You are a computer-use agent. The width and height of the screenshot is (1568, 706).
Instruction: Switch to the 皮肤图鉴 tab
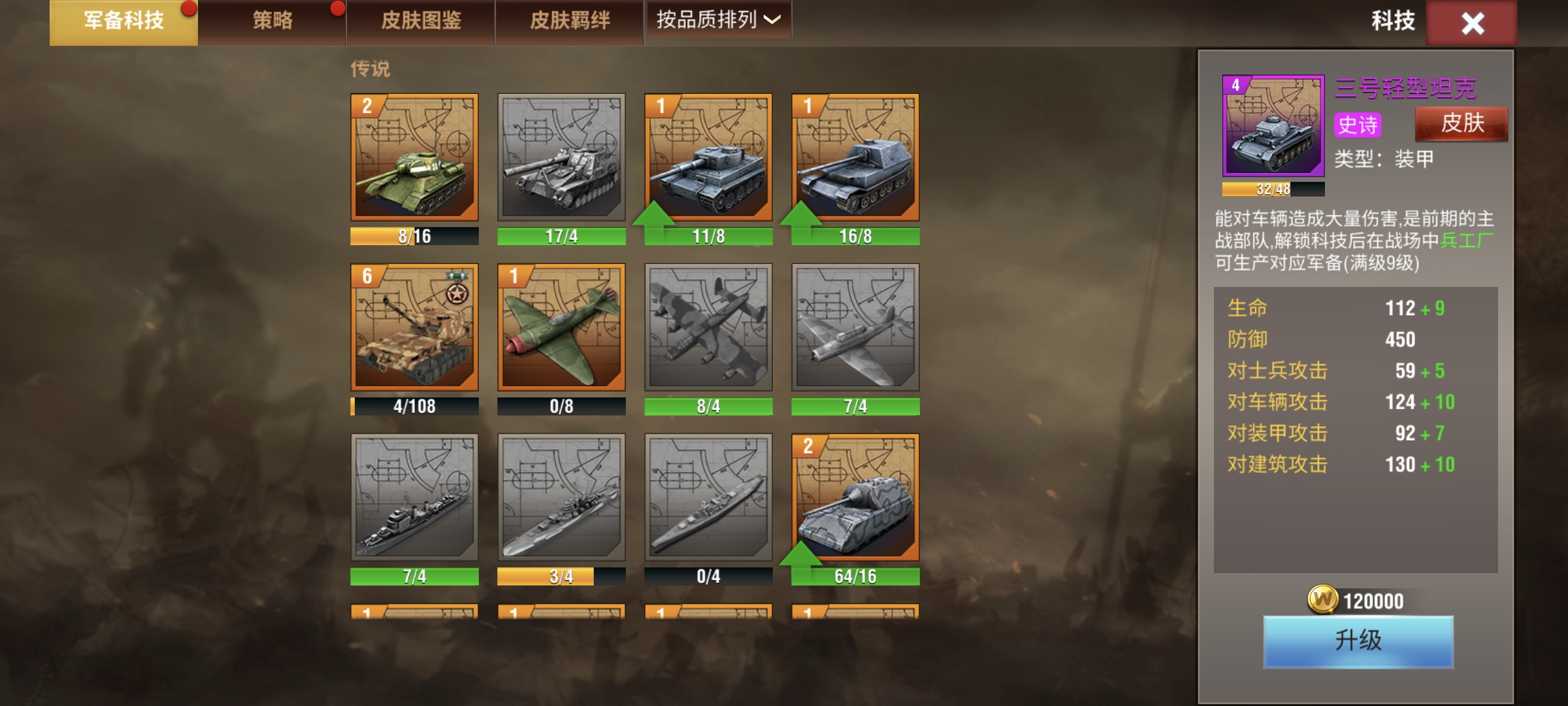tap(421, 22)
